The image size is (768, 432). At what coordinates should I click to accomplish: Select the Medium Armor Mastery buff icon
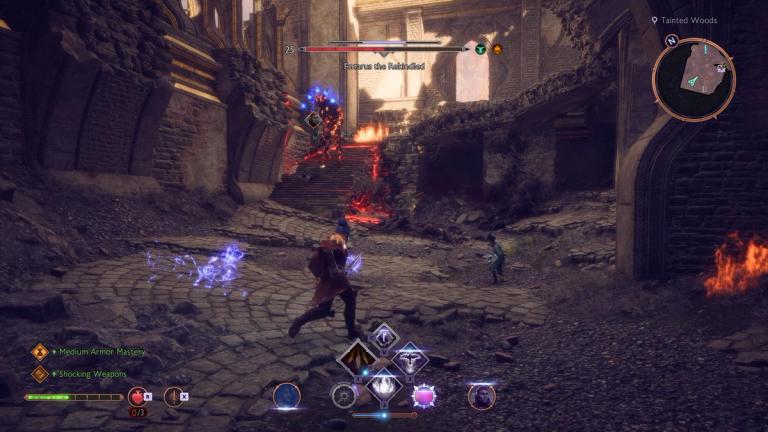click(x=39, y=352)
